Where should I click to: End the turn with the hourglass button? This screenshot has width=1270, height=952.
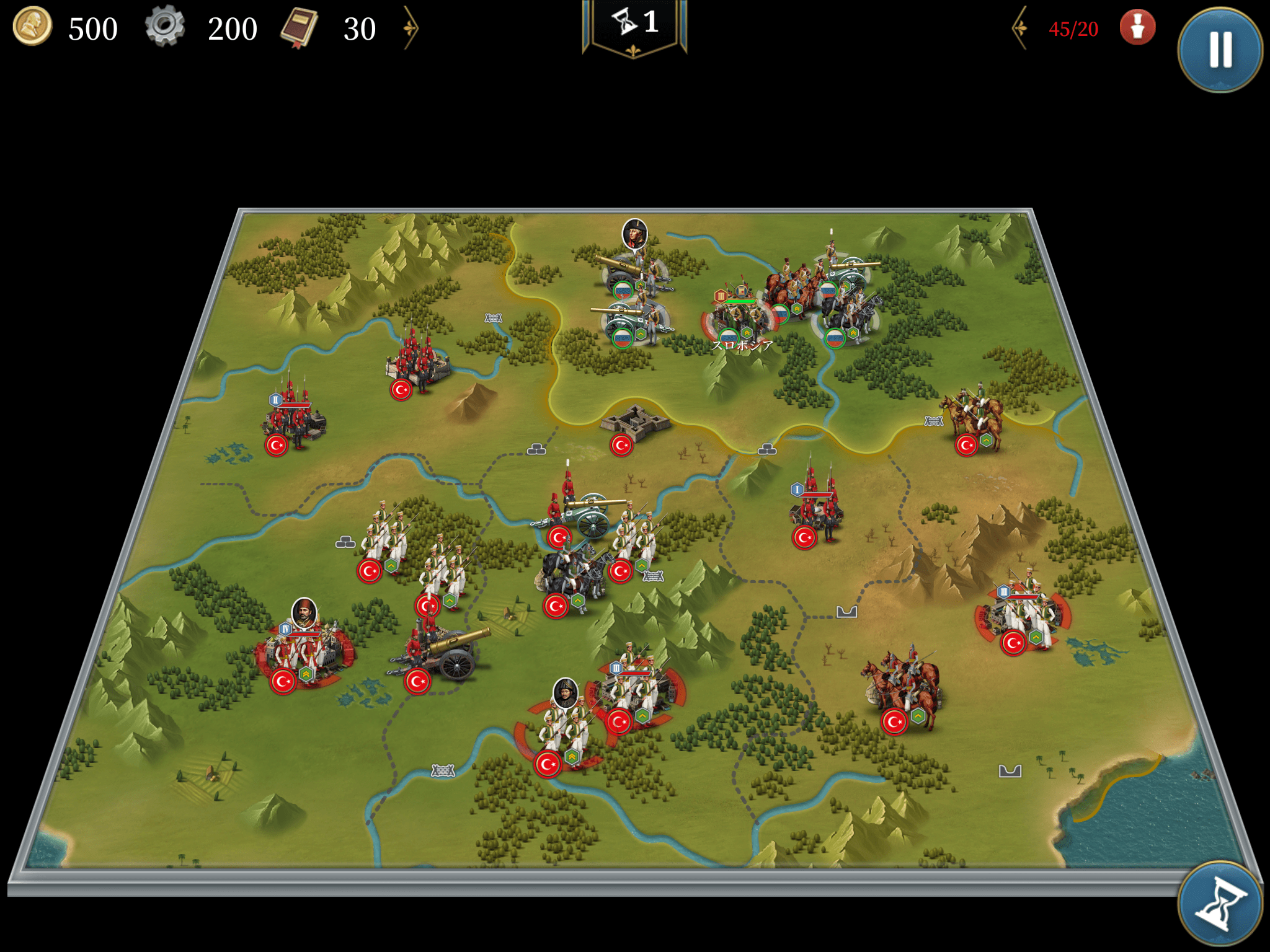[x=1220, y=904]
